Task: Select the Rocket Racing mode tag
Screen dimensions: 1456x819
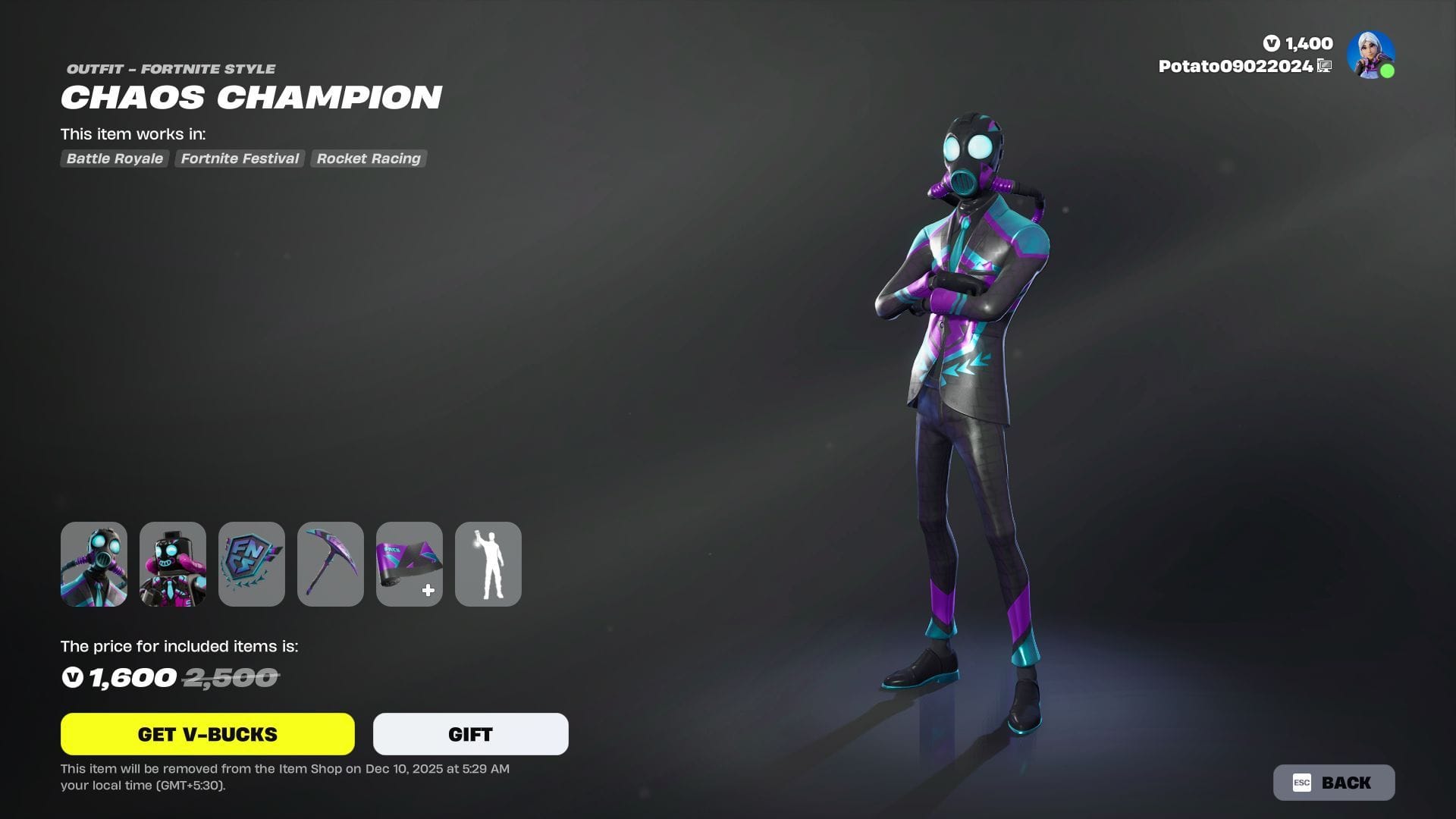Action: click(368, 158)
